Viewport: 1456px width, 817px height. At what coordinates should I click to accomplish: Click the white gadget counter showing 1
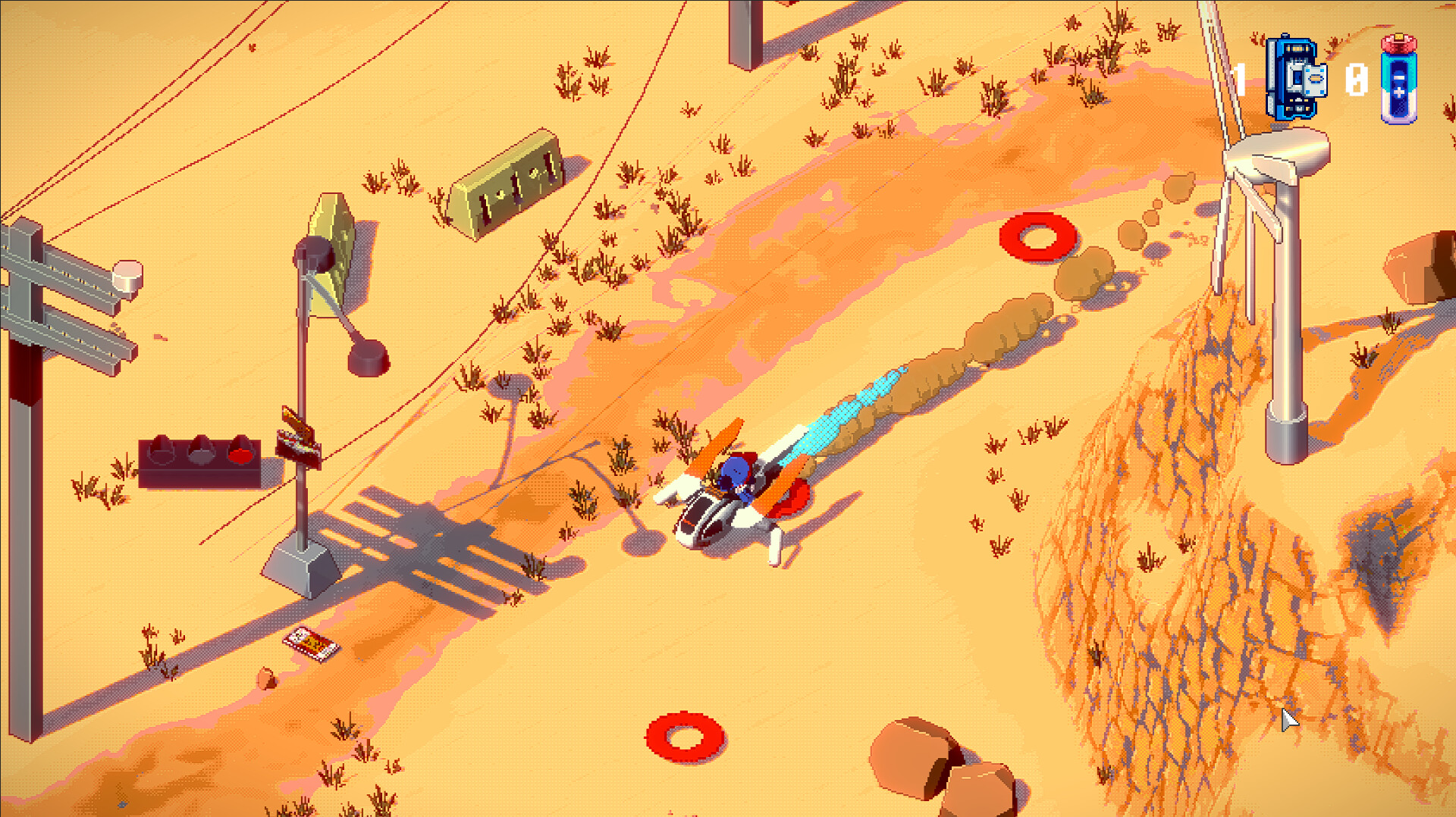1239,79
